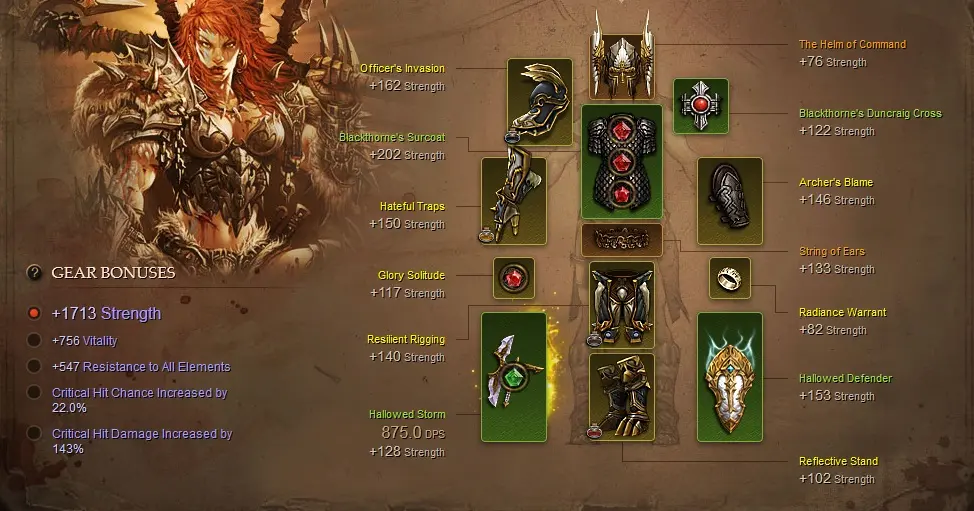This screenshot has width=974, height=511.
Task: Select the Glory Solitude red ring slot
Action: coord(514,278)
